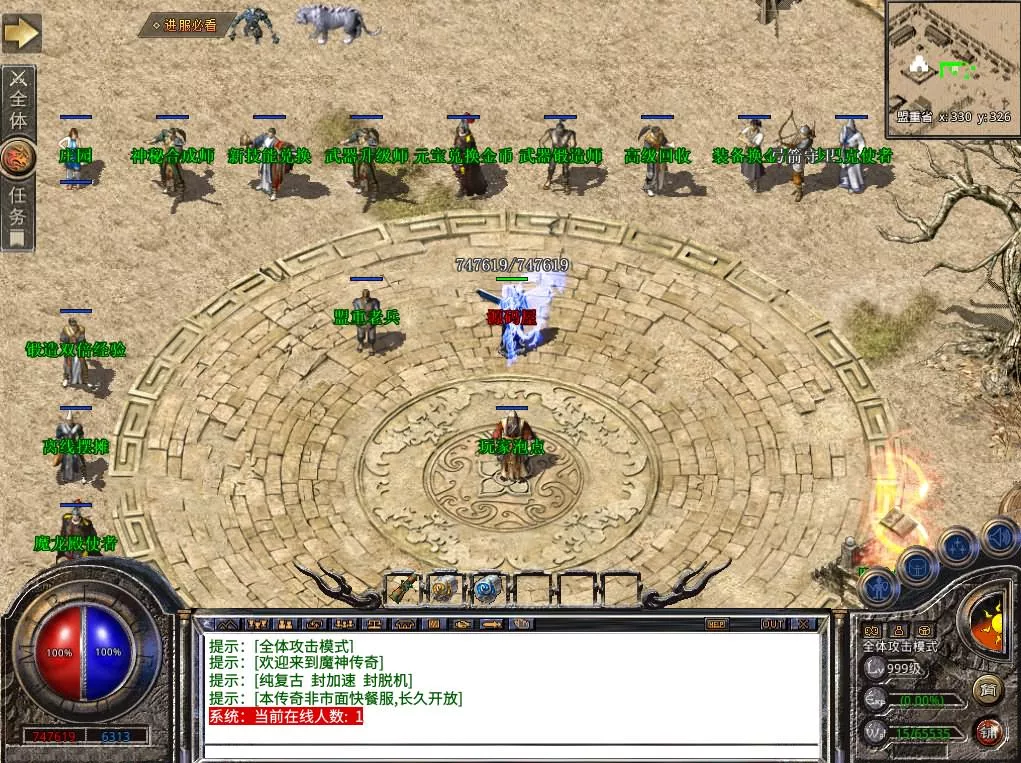Image resolution: width=1021 pixels, height=763 pixels.
Task: Use the blue swirl stone hotbar item
Action: coord(487,590)
